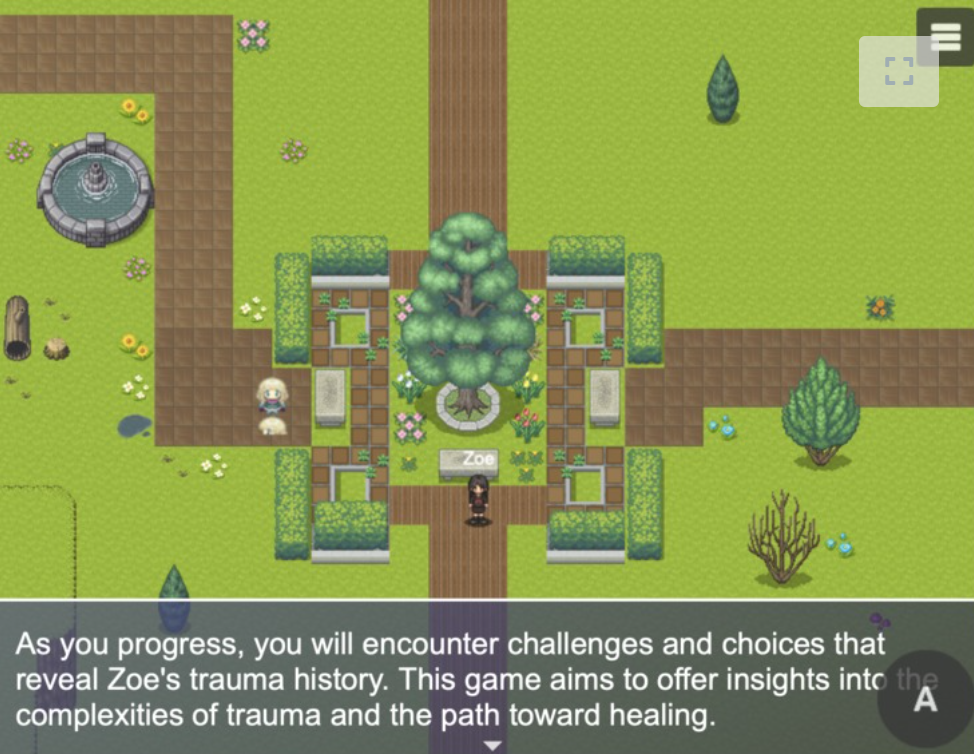Tap the round A action button
The image size is (974, 754).
925,699
